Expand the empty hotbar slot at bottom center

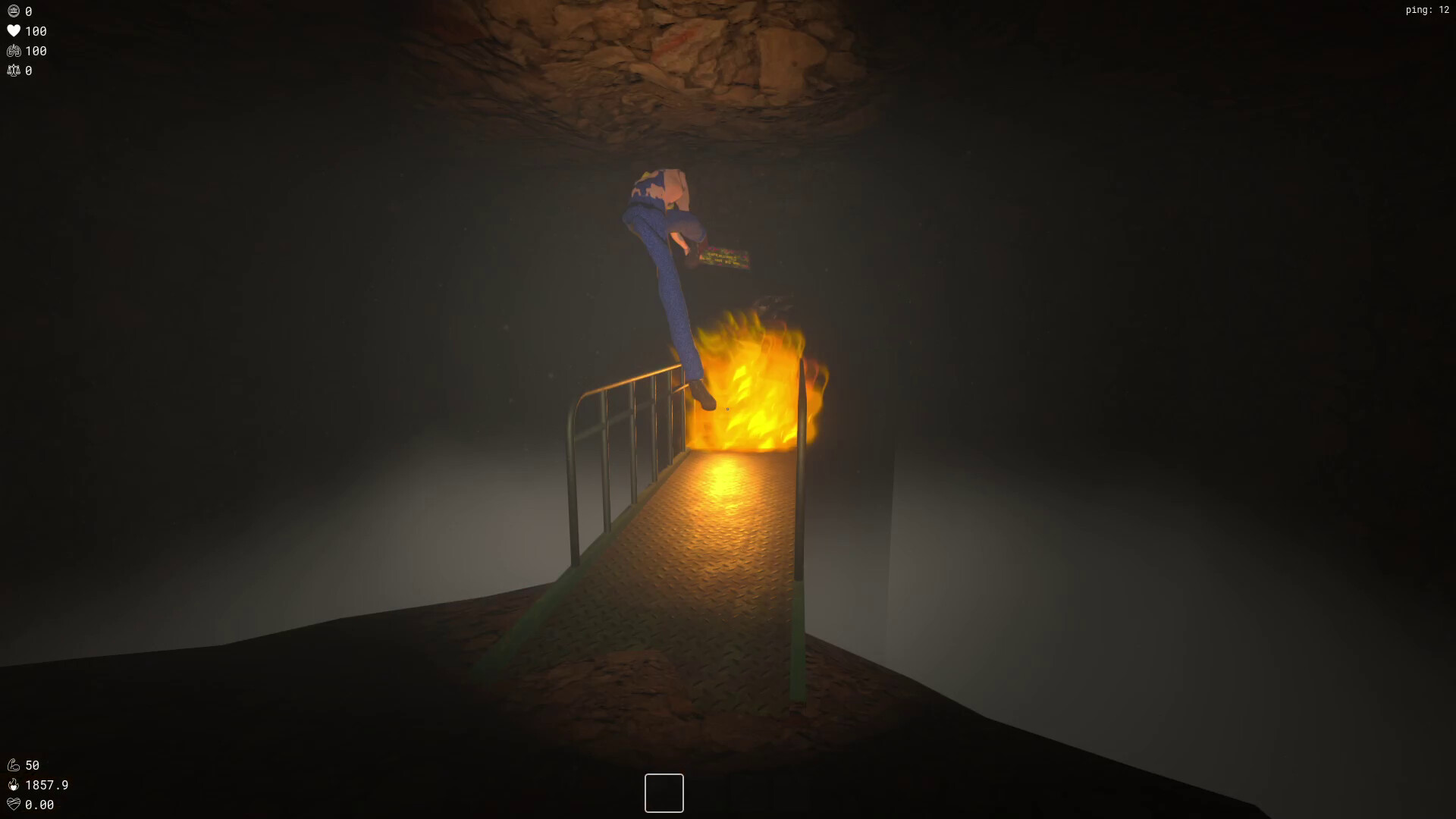(x=664, y=792)
